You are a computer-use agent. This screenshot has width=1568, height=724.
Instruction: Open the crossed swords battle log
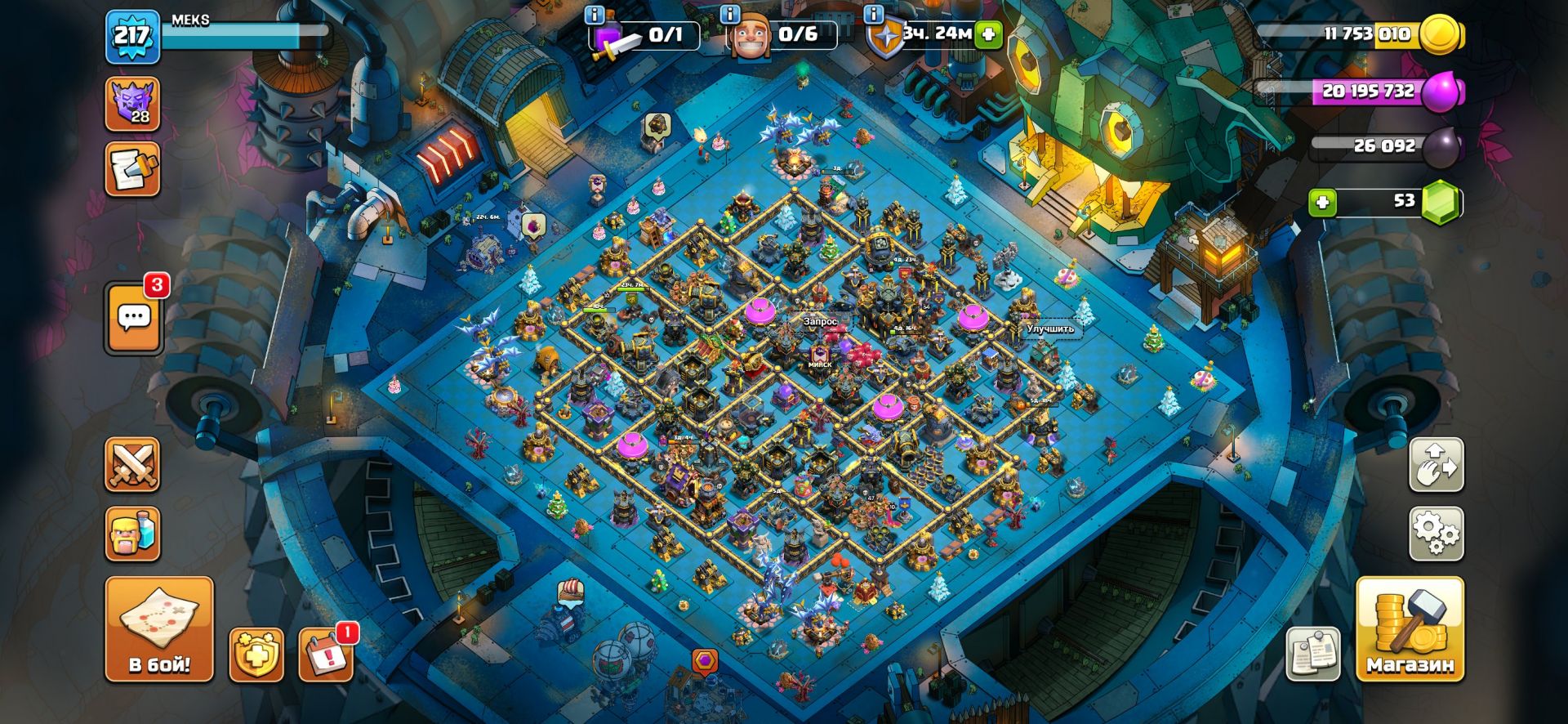pos(132,465)
